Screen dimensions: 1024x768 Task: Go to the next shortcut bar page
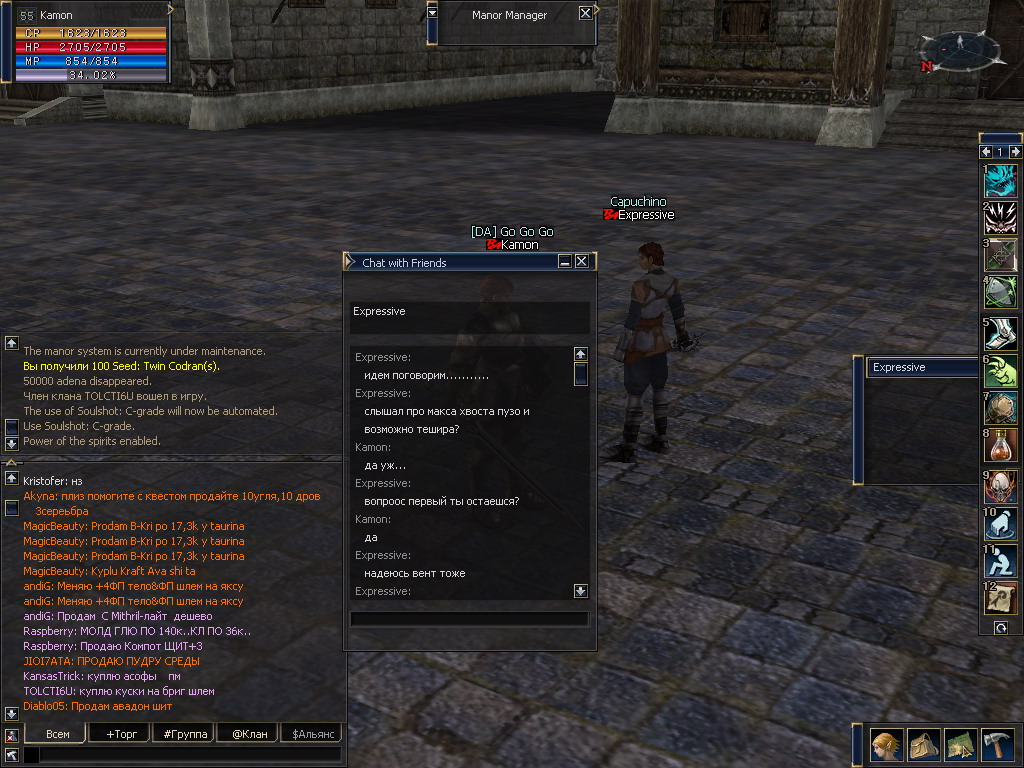pos(1016,152)
